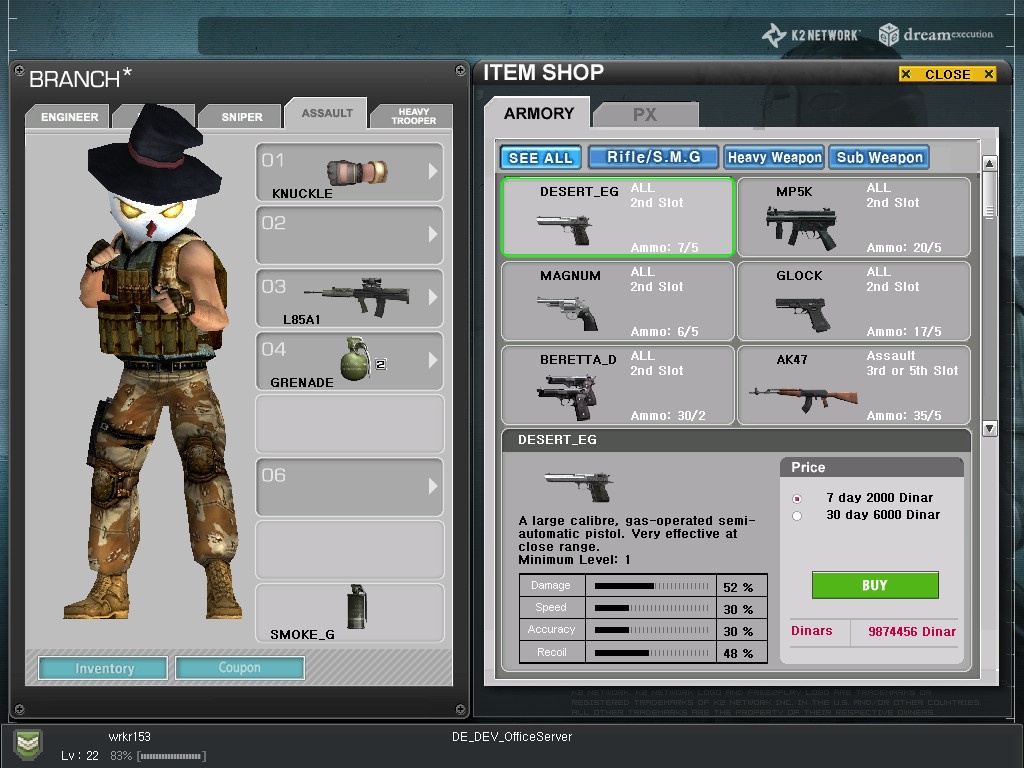
Task: Filter shop by Heavy Weapon
Action: (774, 157)
